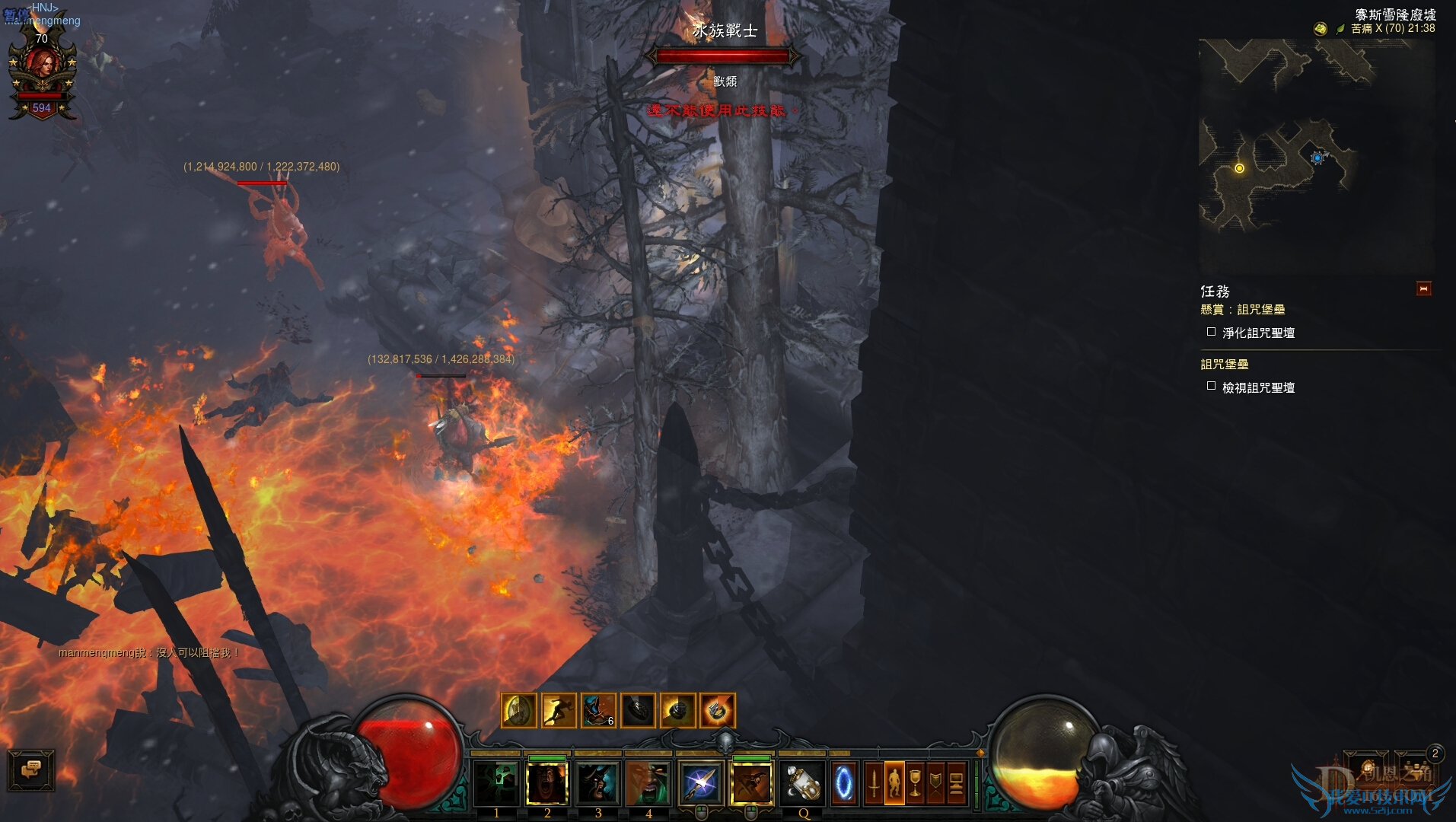This screenshot has height=822, width=1456.
Task: Select the glowing spear skill on left mouse
Action: [x=700, y=783]
